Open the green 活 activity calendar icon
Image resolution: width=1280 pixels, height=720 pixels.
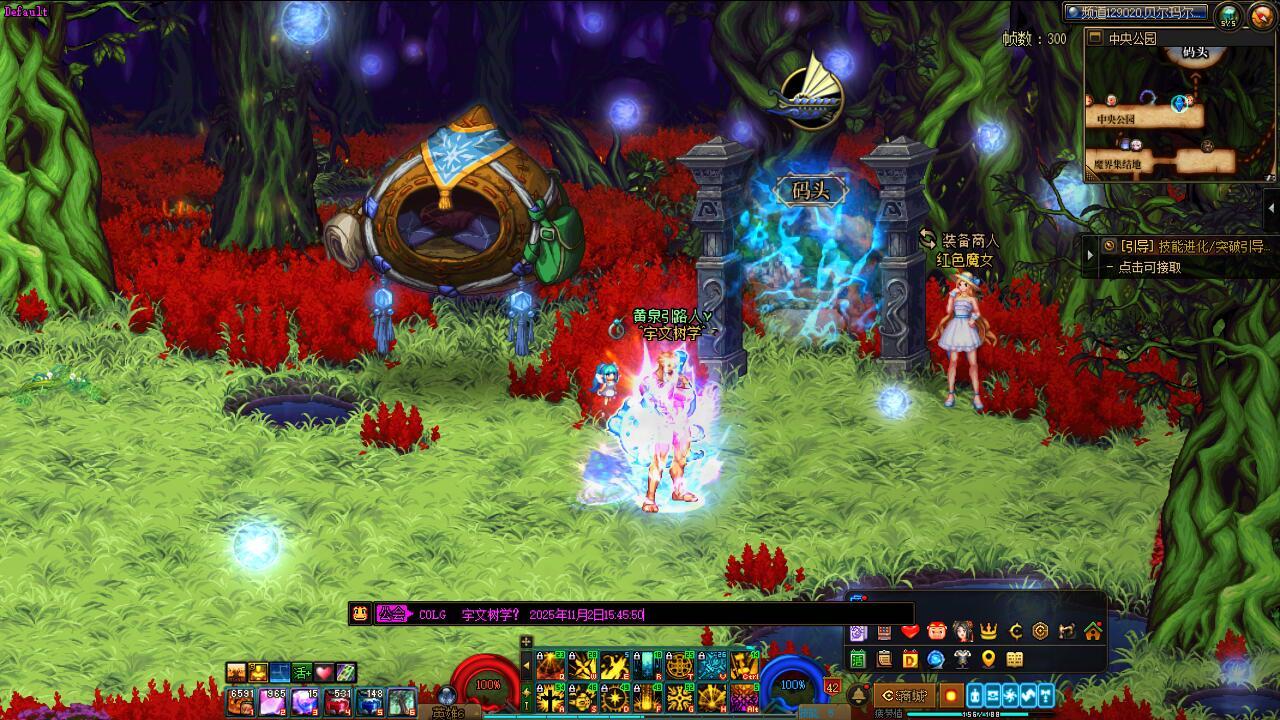(858, 659)
